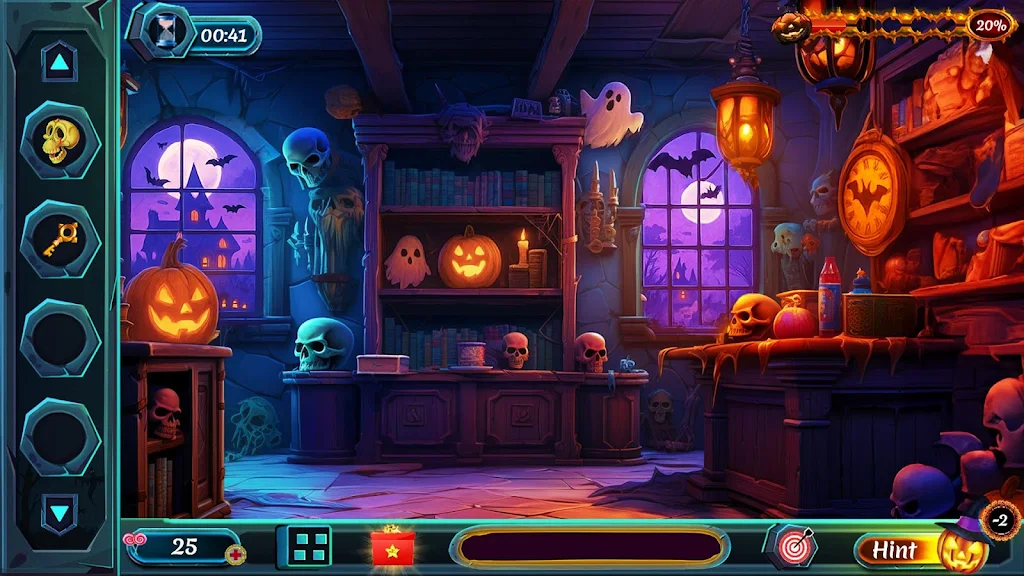The height and width of the screenshot is (576, 1024).
Task: Open the red gift box reward
Action: coord(393,546)
